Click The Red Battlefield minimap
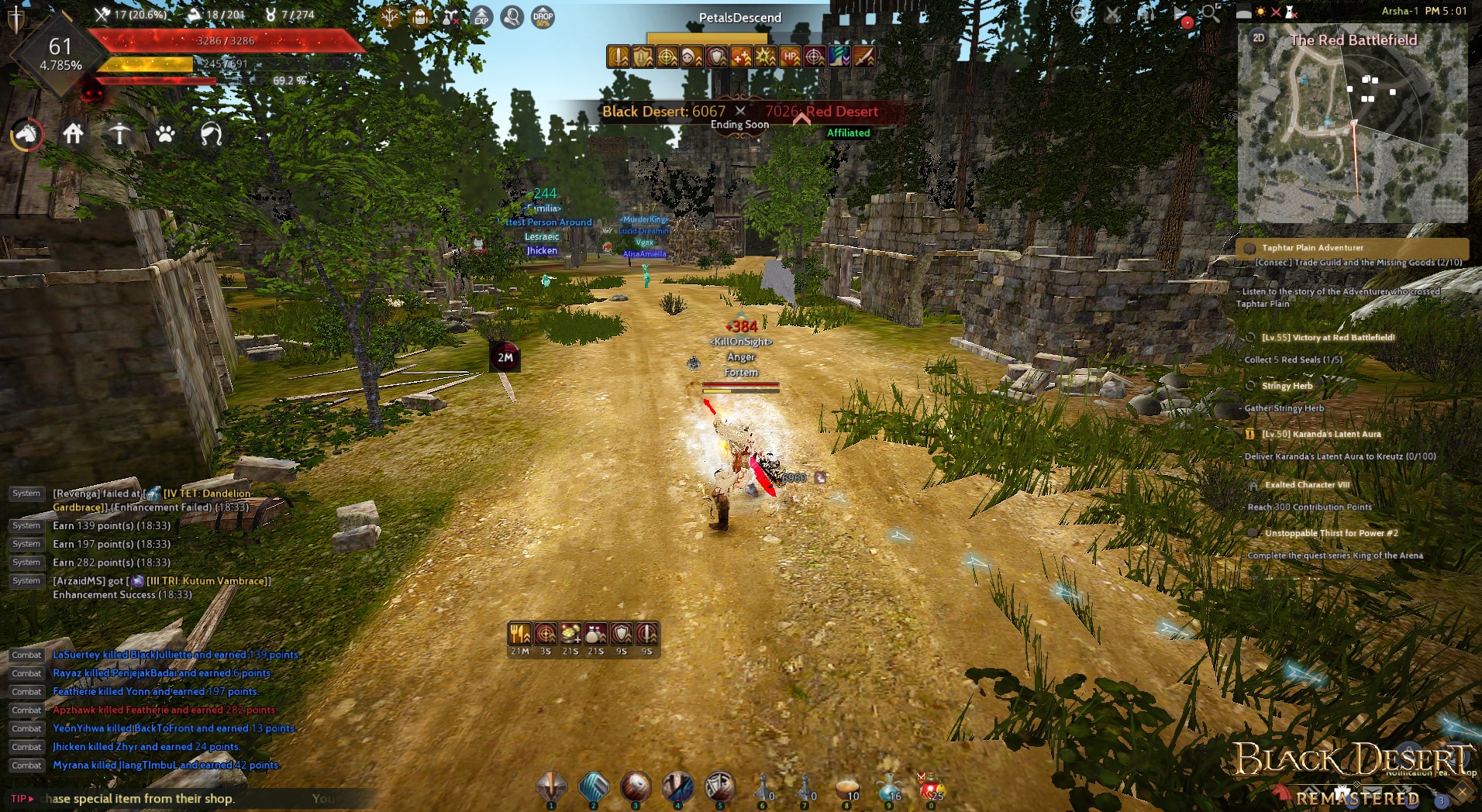Viewport: 1482px width, 812px height. pyautogui.click(x=1353, y=124)
